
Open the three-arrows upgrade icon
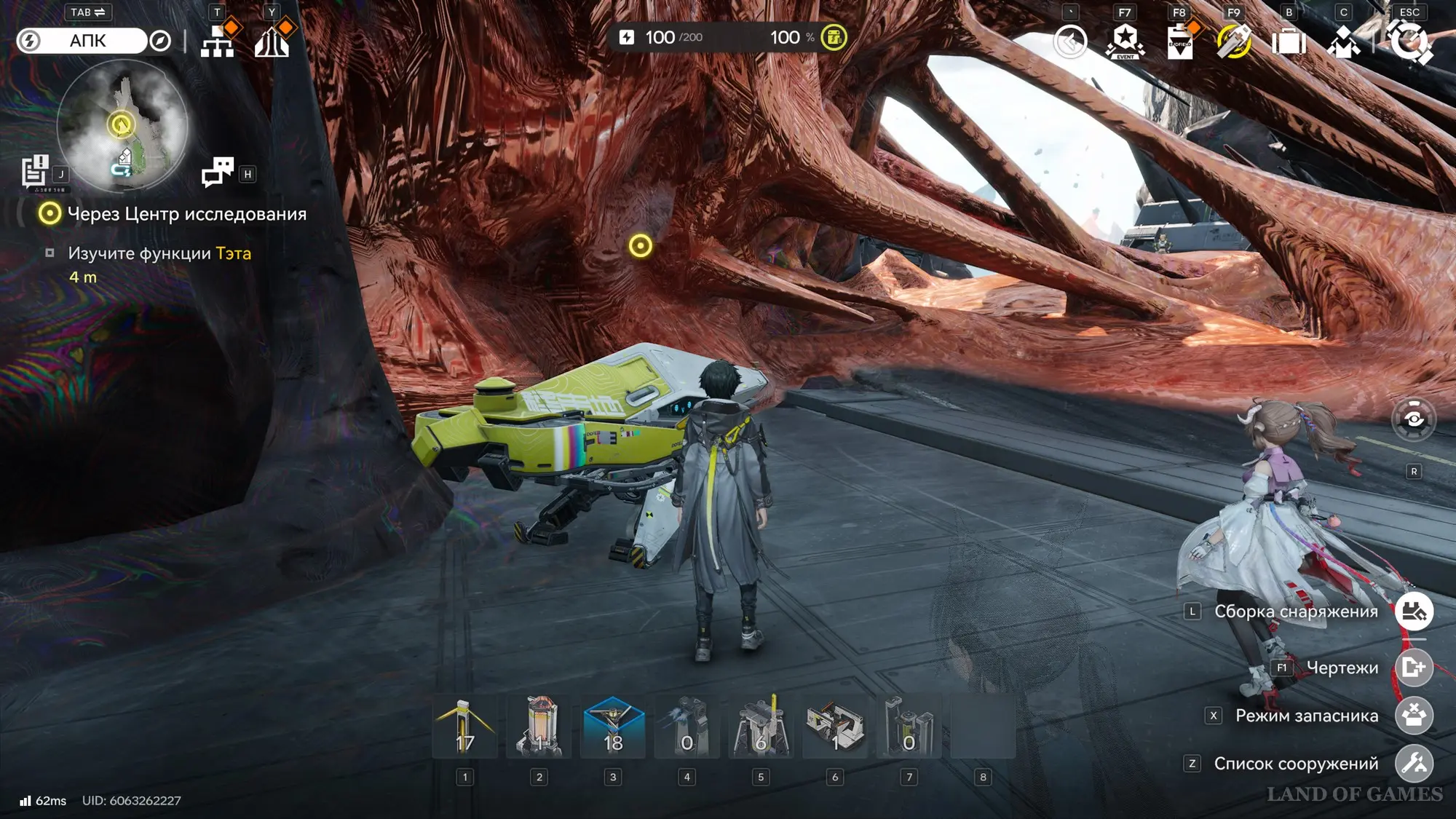tap(272, 41)
